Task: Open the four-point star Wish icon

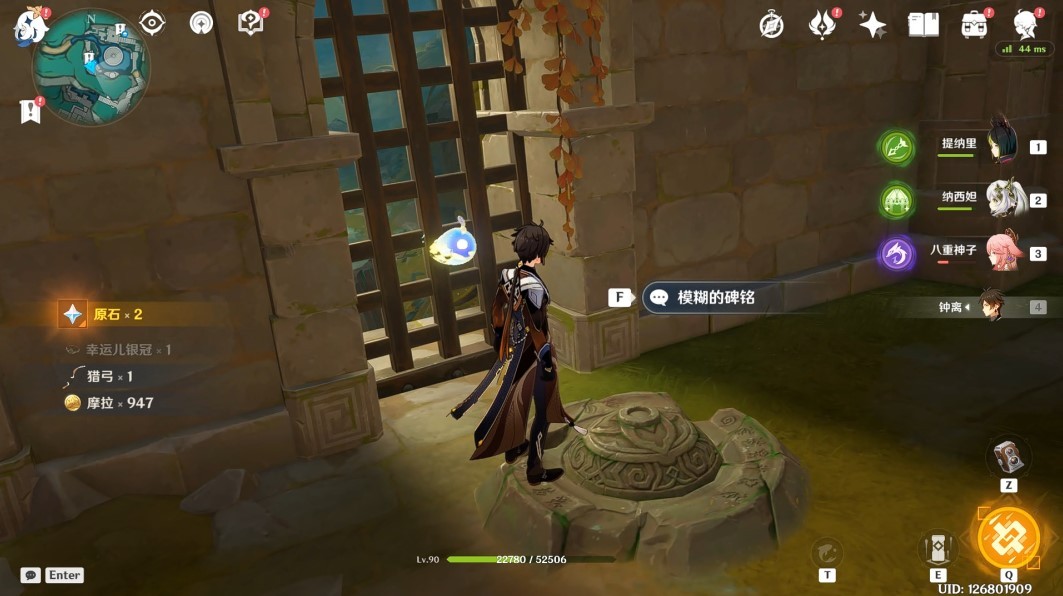Action: click(873, 25)
